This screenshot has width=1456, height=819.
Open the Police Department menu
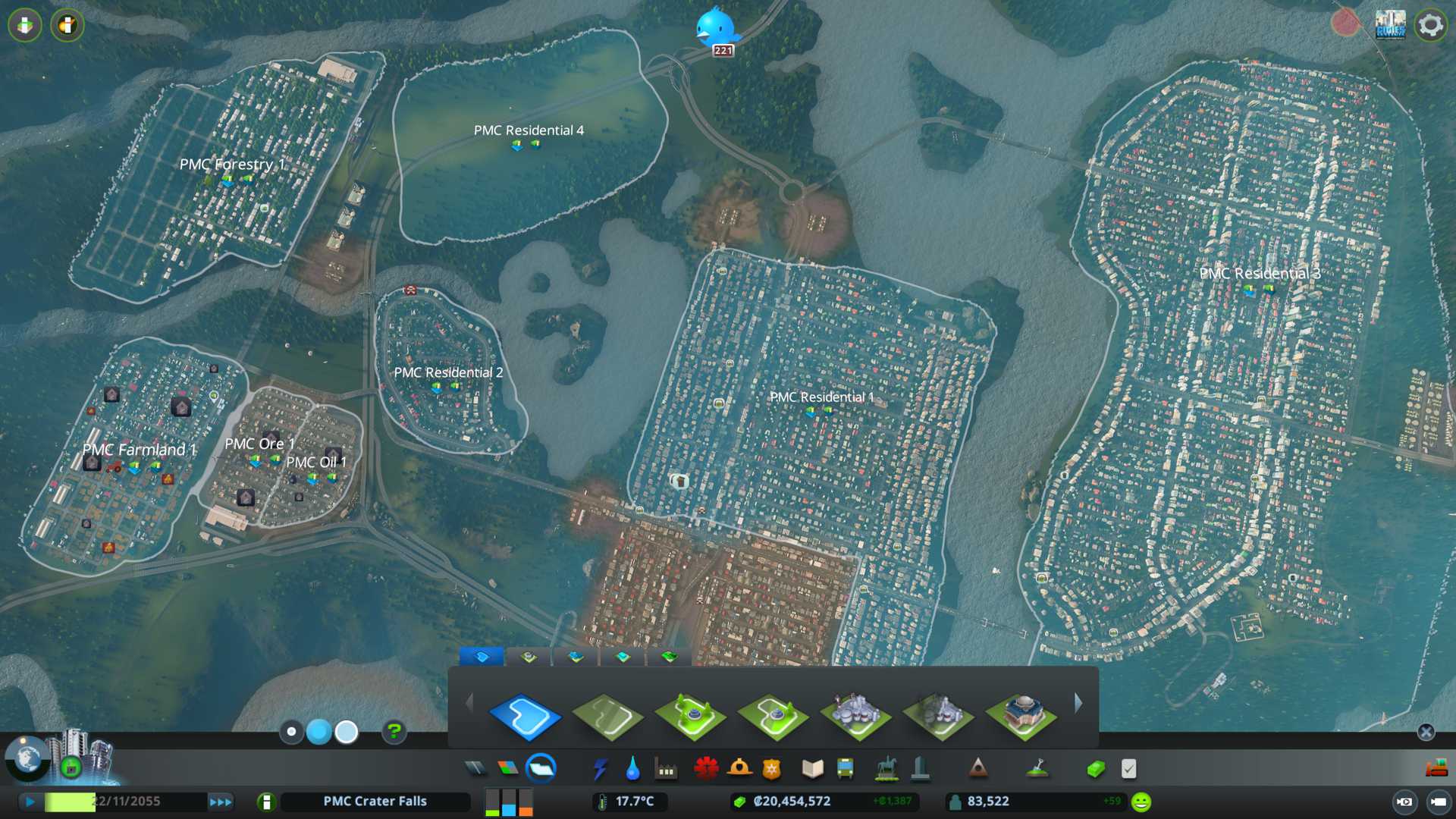[772, 769]
